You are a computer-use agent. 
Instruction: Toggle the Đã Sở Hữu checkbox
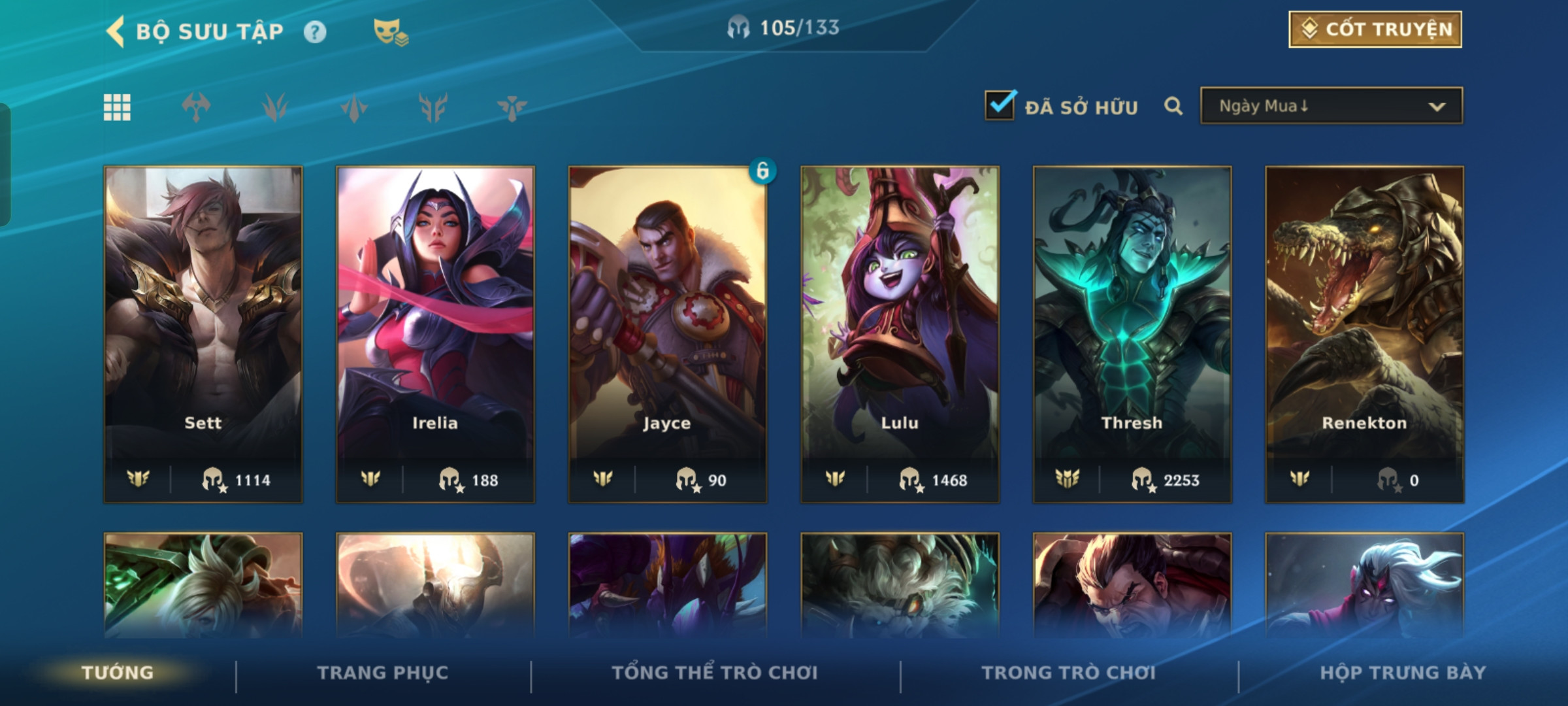point(1000,106)
